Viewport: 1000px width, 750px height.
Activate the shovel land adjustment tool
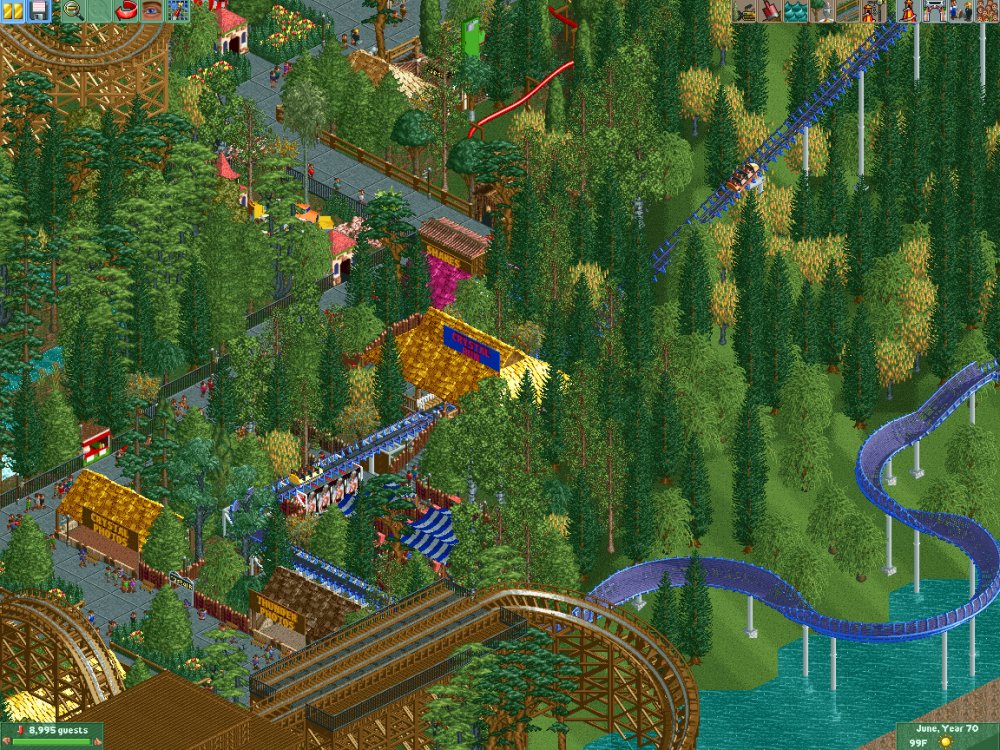770,11
